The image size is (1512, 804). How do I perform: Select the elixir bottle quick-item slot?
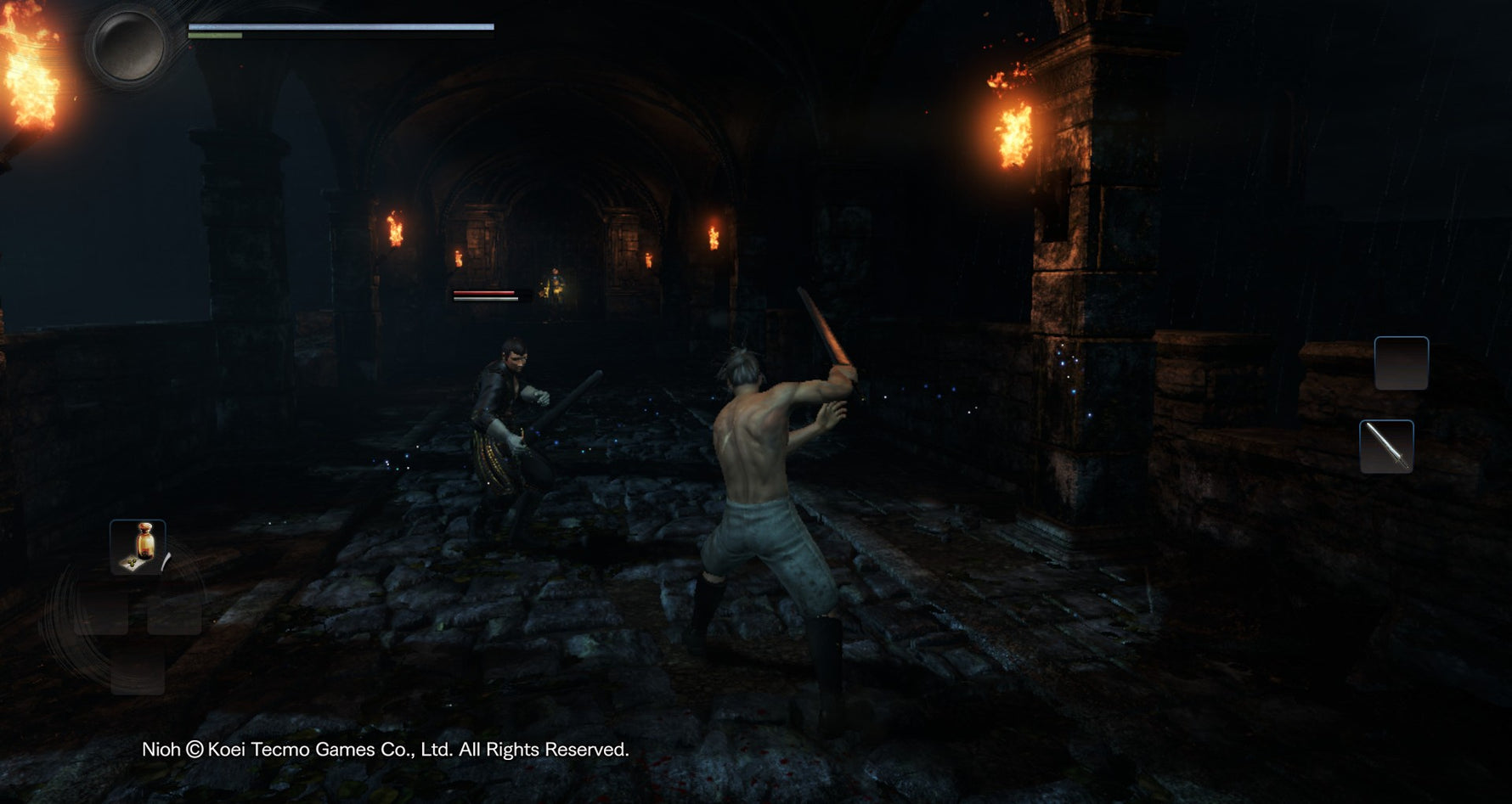point(138,547)
